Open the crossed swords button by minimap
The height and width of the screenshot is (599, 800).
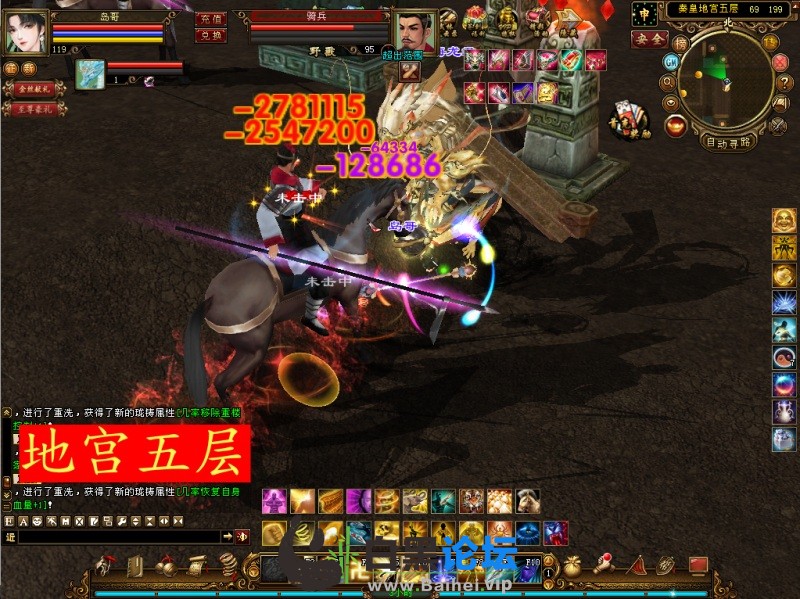[779, 126]
